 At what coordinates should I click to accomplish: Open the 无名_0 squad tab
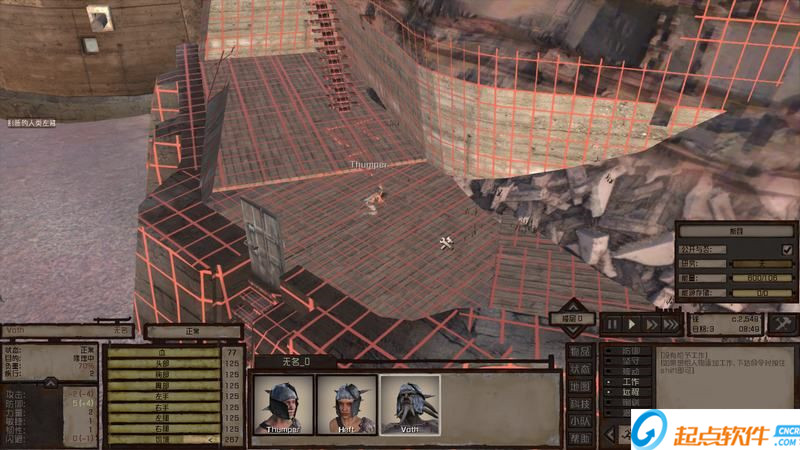pyautogui.click(x=294, y=360)
